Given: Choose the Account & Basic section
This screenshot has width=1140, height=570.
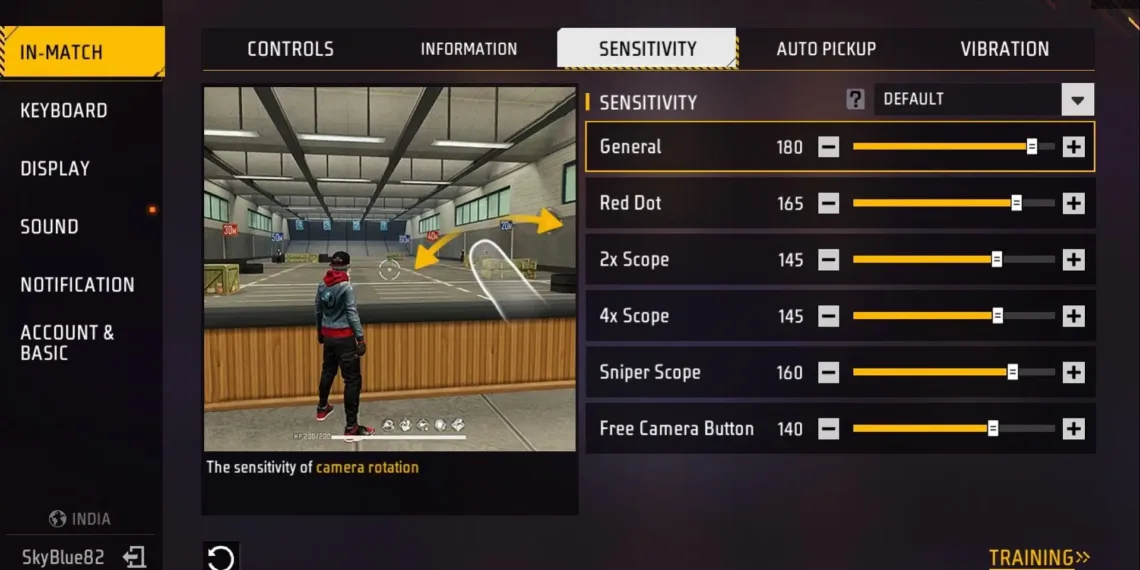Looking at the screenshot, I should (x=67, y=342).
